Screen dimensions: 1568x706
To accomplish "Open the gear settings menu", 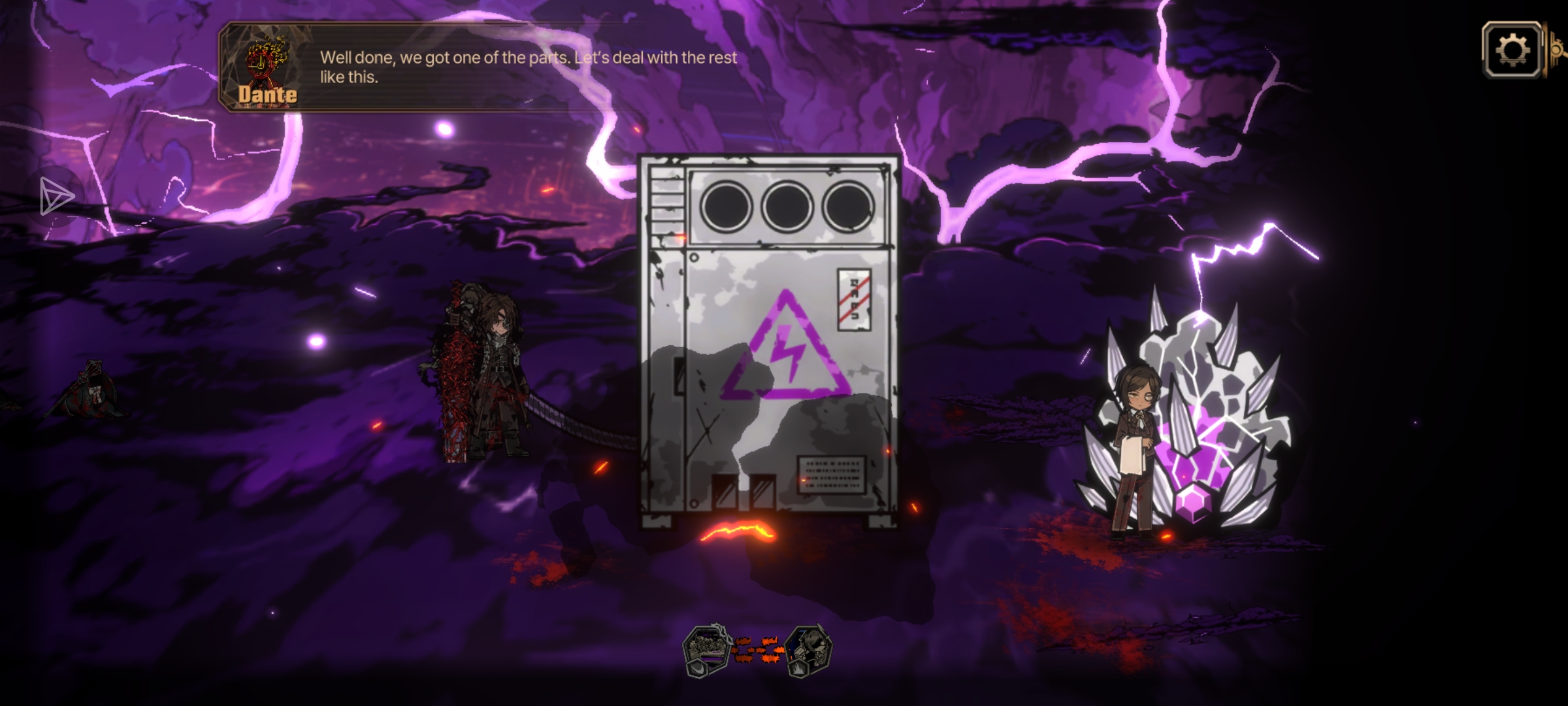I will coord(1512,50).
